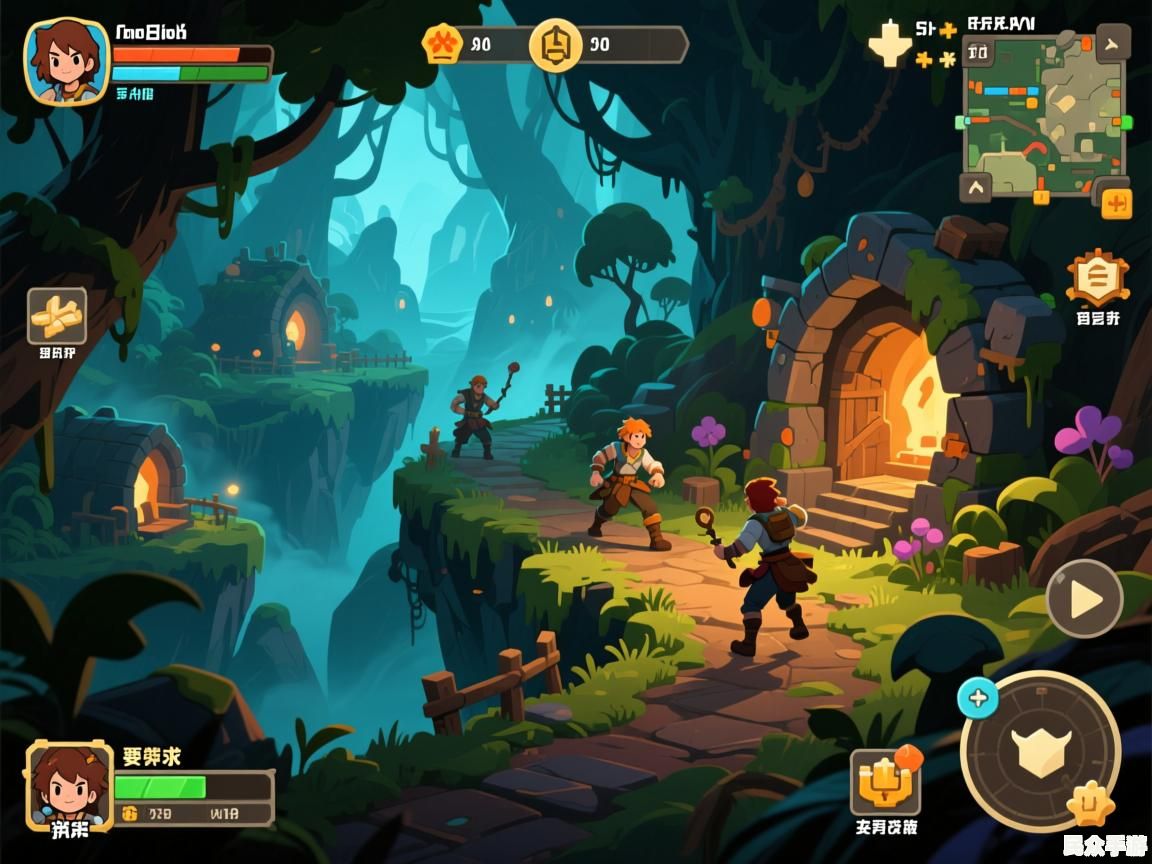Tap the round play arrow button
1152x864 pixels.
tap(1084, 599)
